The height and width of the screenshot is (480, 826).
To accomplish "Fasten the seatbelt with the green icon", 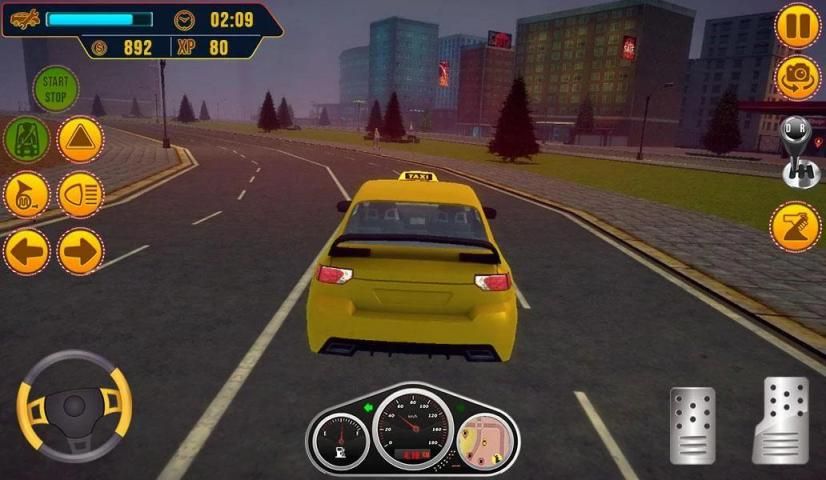I will tap(27, 139).
